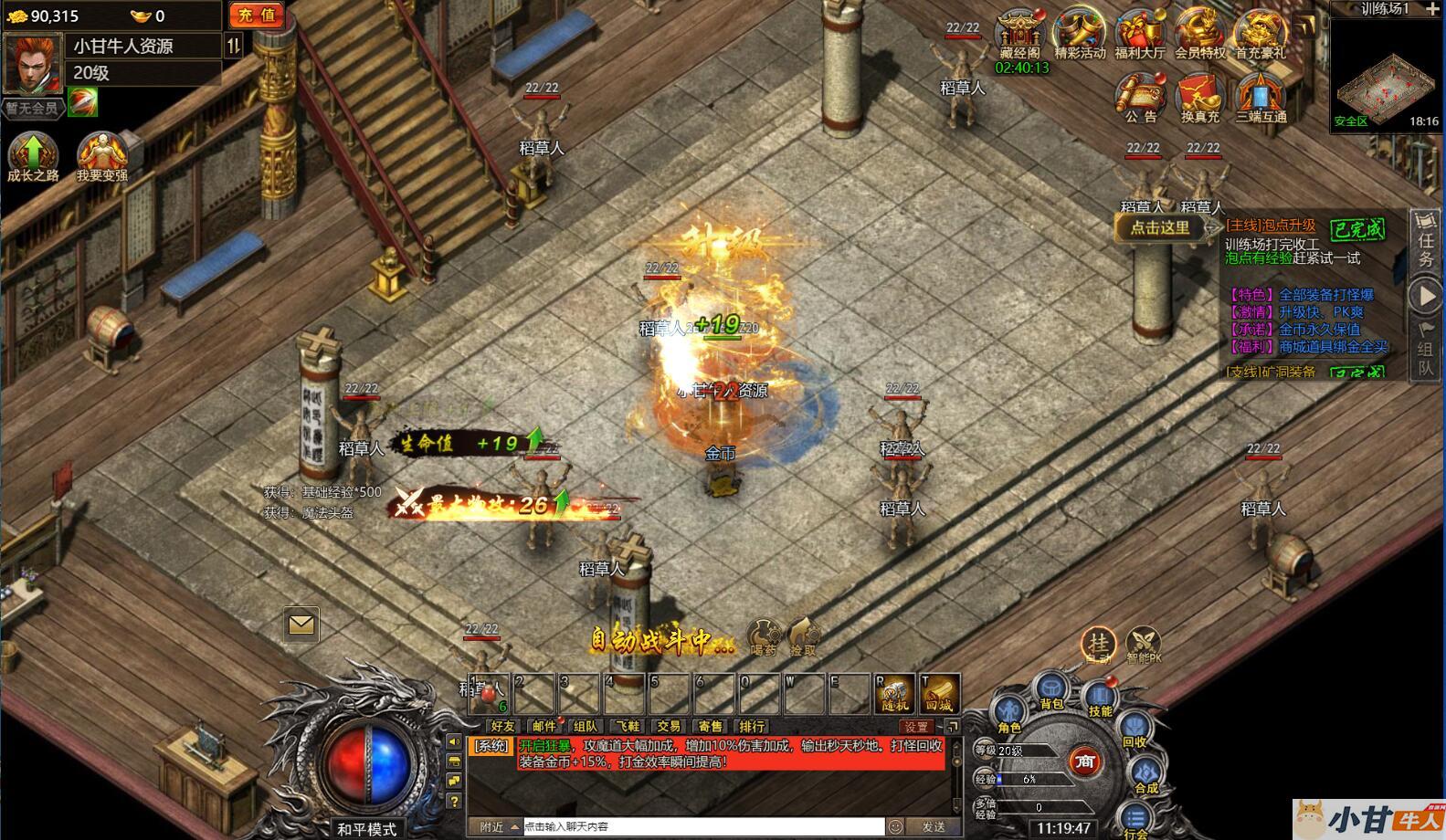Open the 首充豪礼 first-recharge gift
Image resolution: width=1446 pixels, height=840 pixels.
click(x=1261, y=35)
